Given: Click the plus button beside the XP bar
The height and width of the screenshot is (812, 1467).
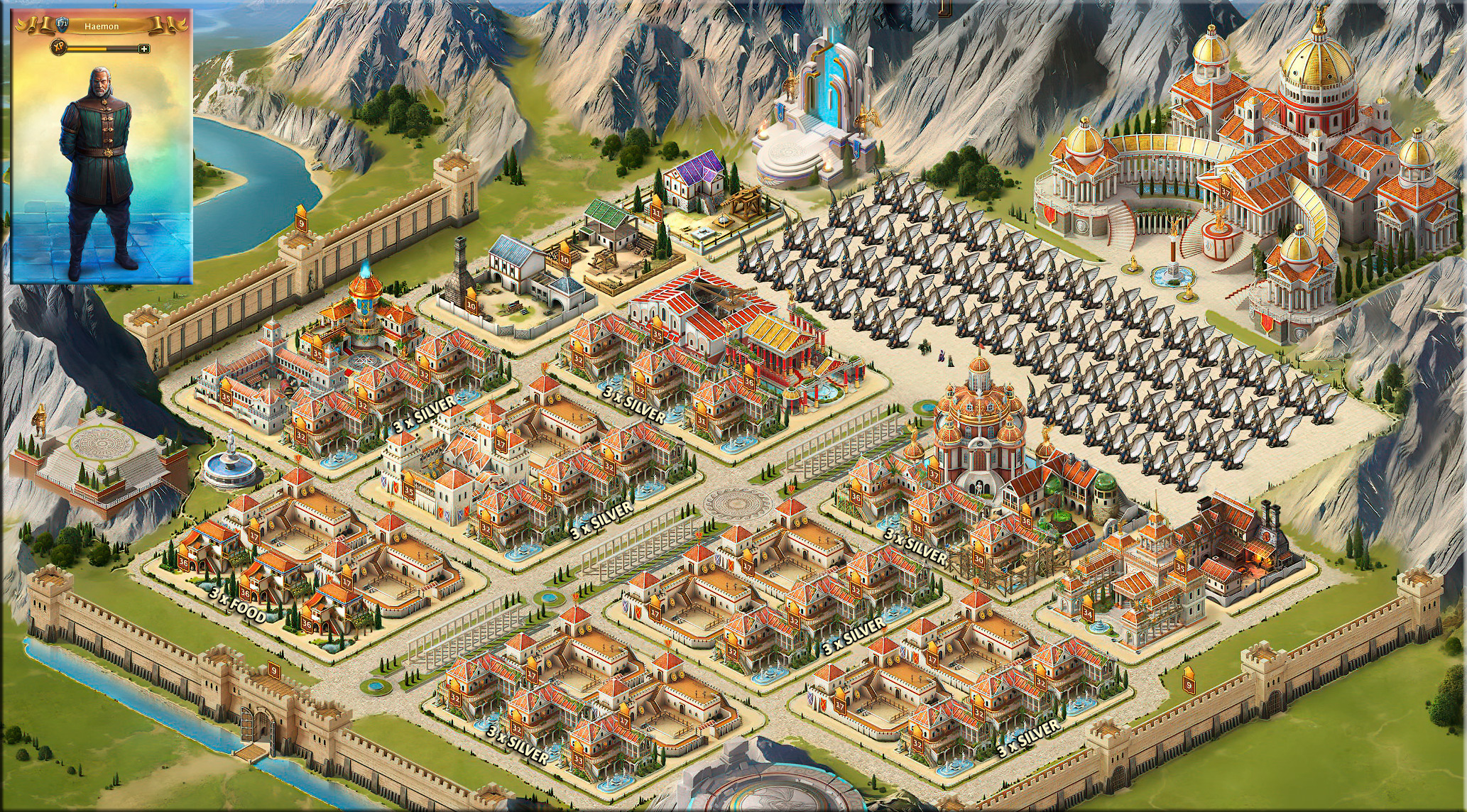Looking at the screenshot, I should pyautogui.click(x=144, y=49).
